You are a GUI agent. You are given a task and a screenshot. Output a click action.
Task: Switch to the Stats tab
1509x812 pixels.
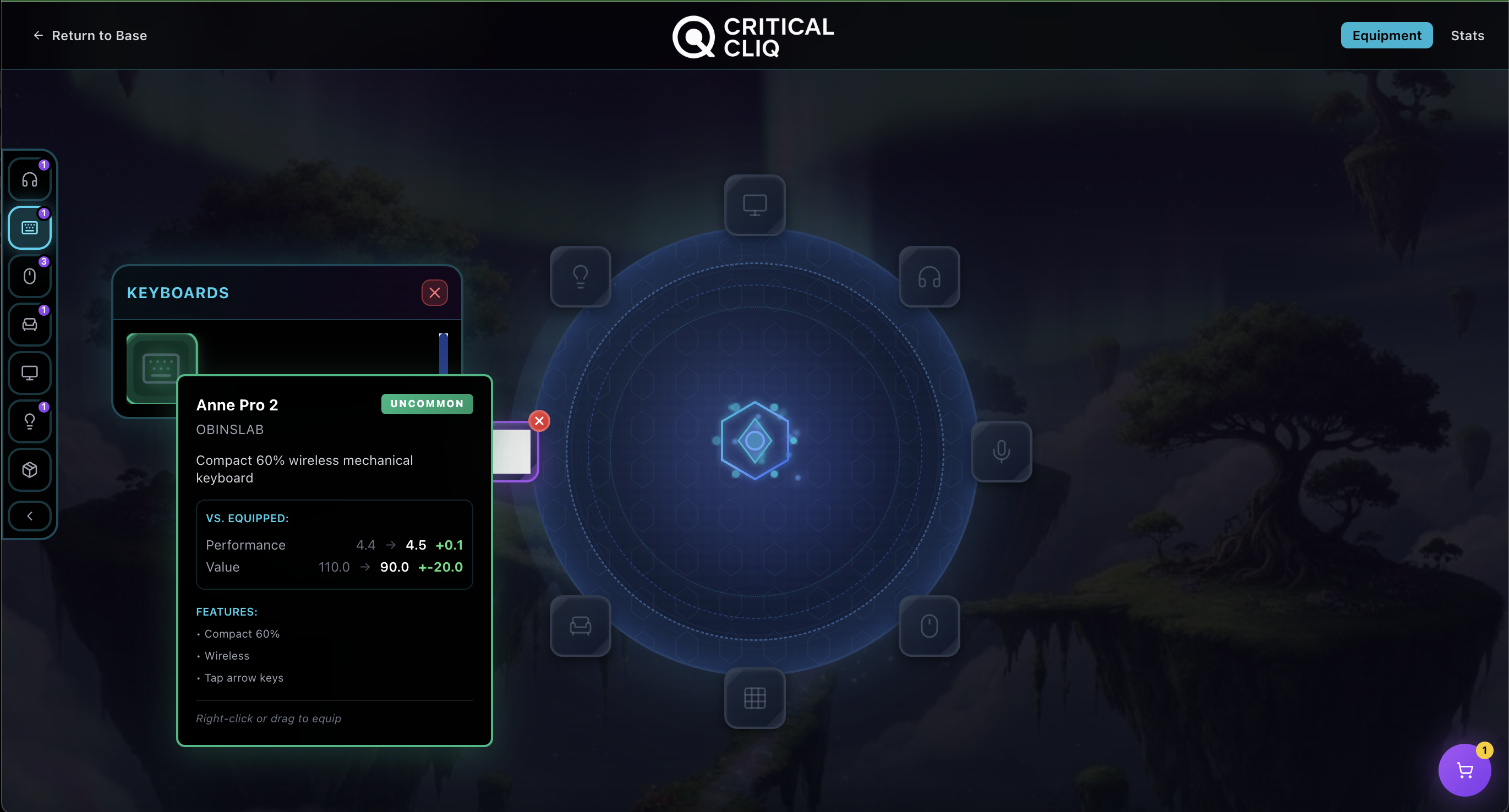(x=1467, y=35)
